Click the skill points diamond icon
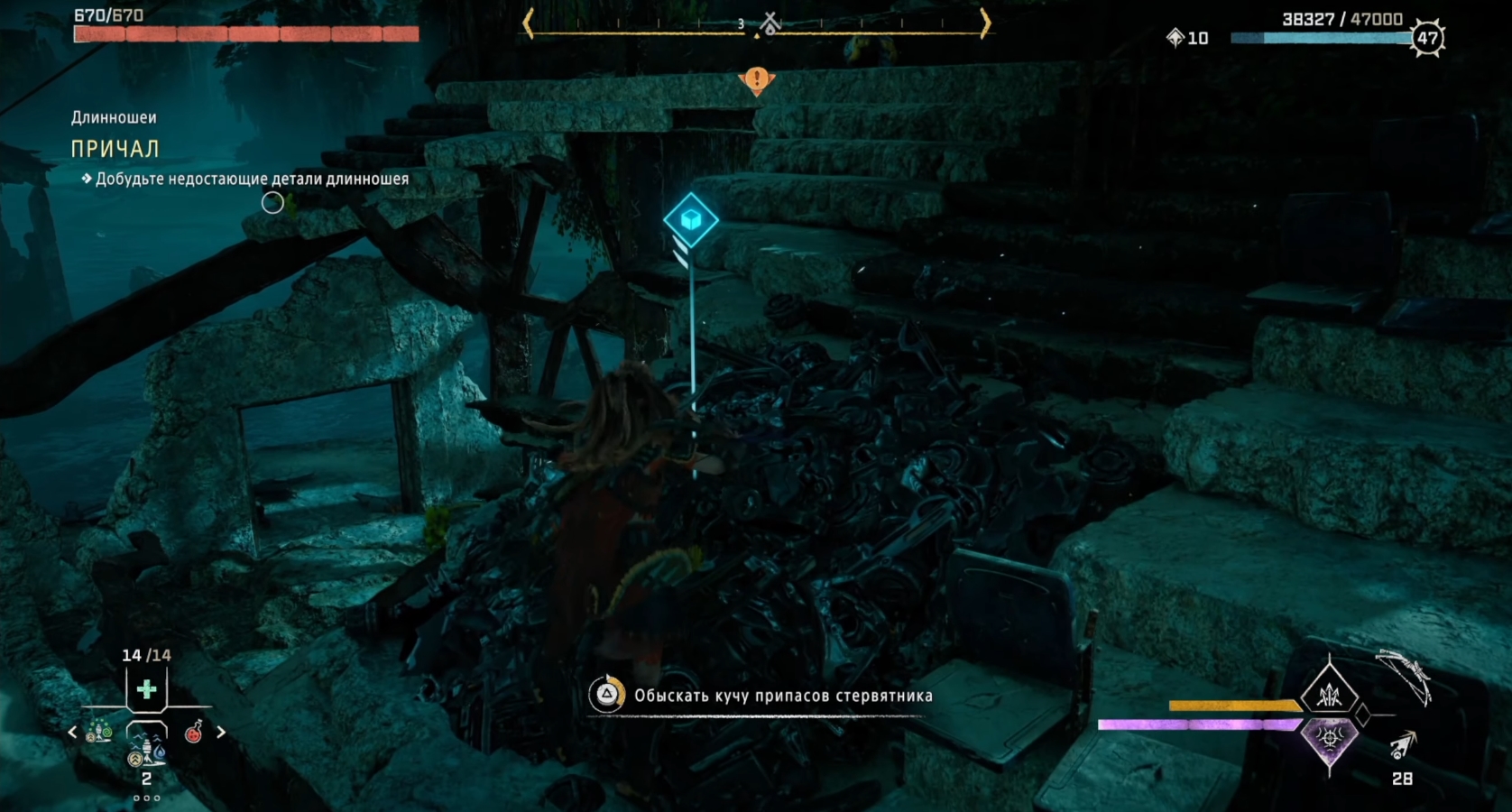 pos(1175,37)
